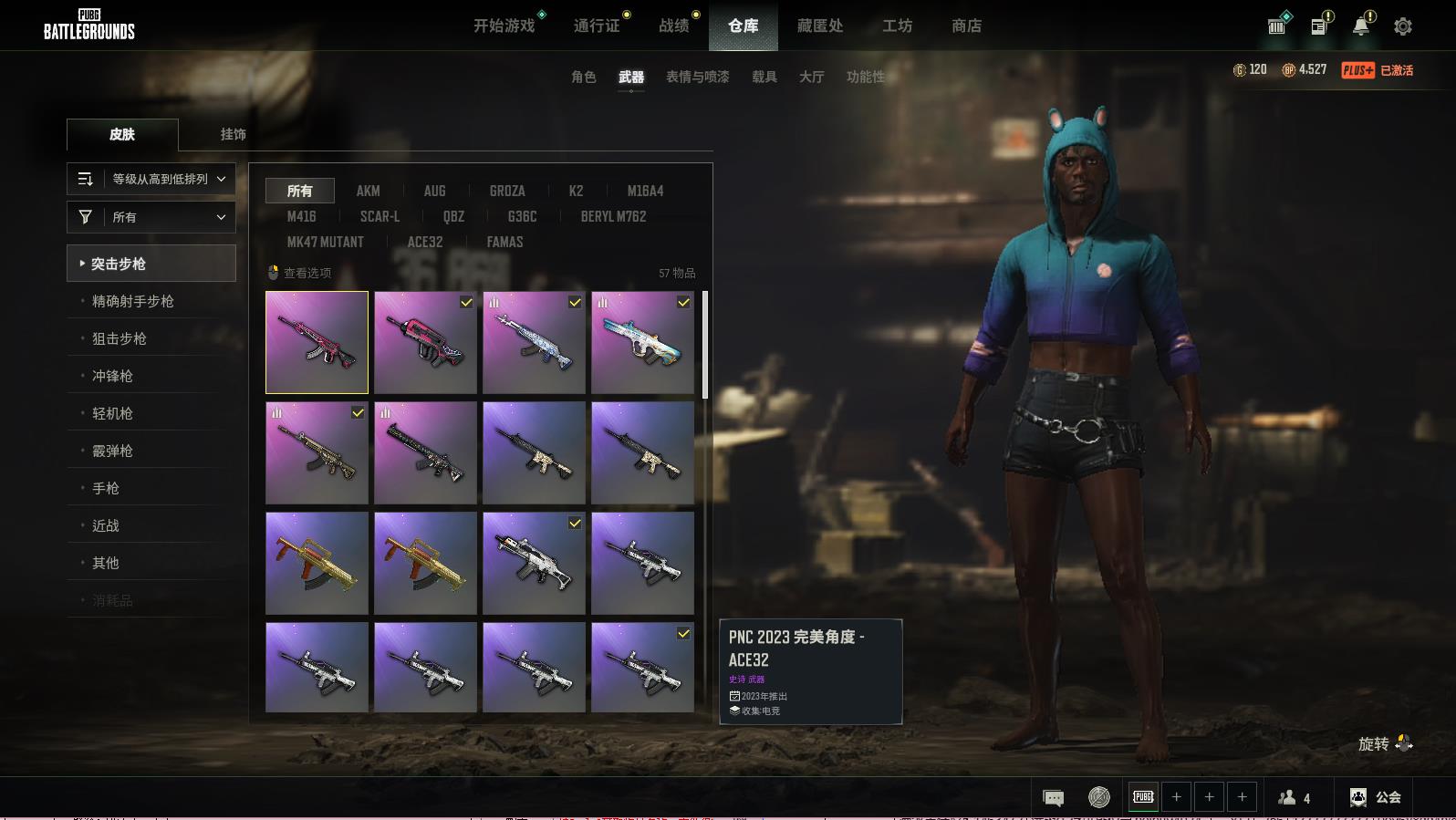1456x820 pixels.
Task: Select the 冲锋枪 SMG category
Action: click(112, 376)
